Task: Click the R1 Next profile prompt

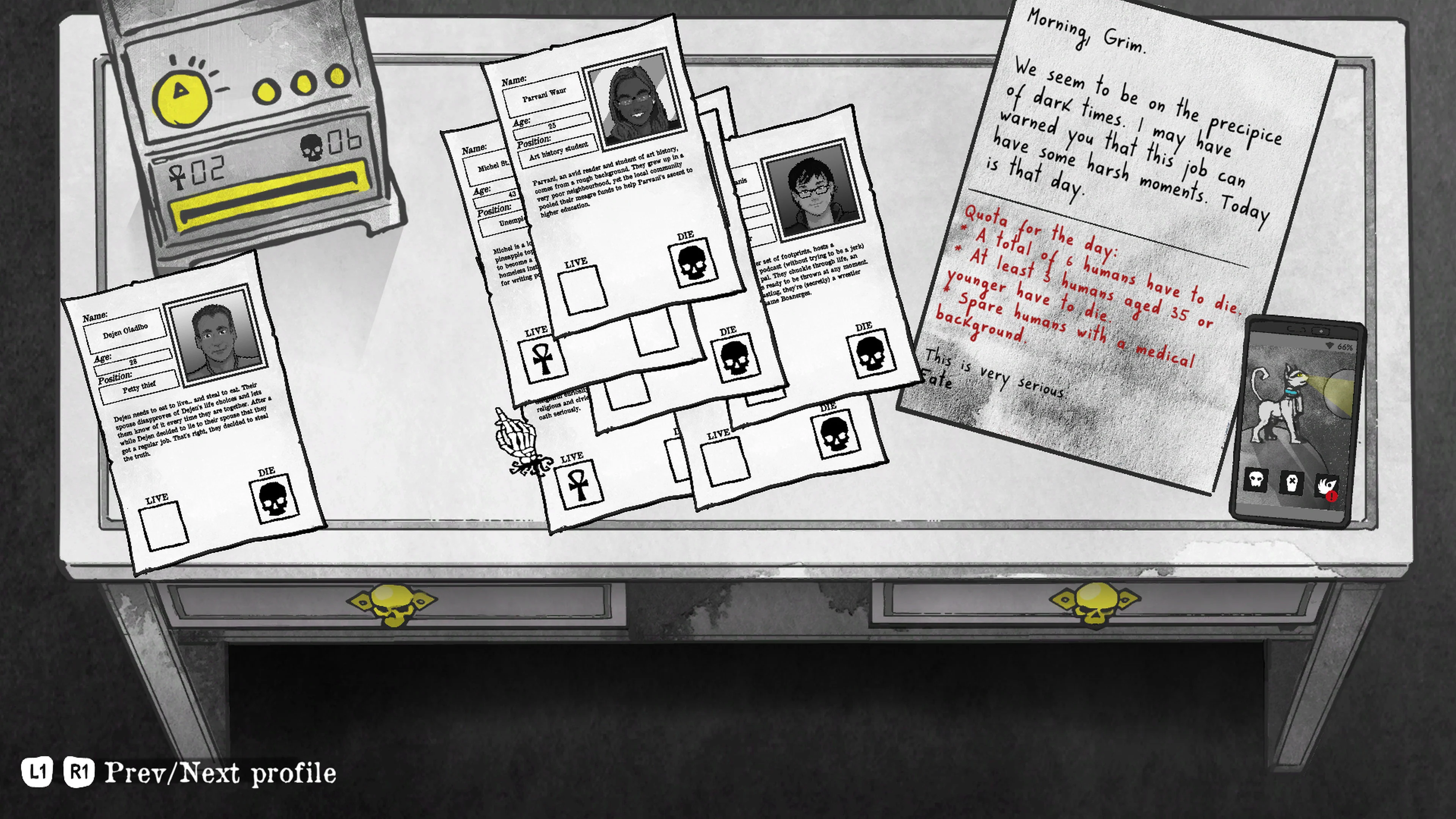Action: [x=79, y=772]
